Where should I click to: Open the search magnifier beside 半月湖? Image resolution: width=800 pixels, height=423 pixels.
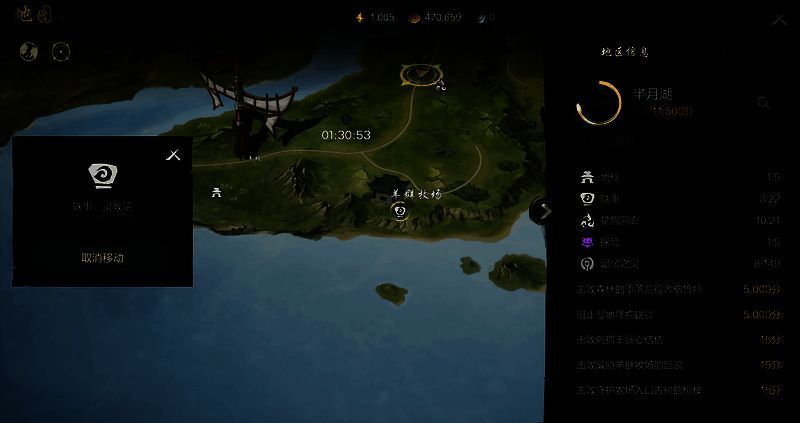[x=763, y=102]
